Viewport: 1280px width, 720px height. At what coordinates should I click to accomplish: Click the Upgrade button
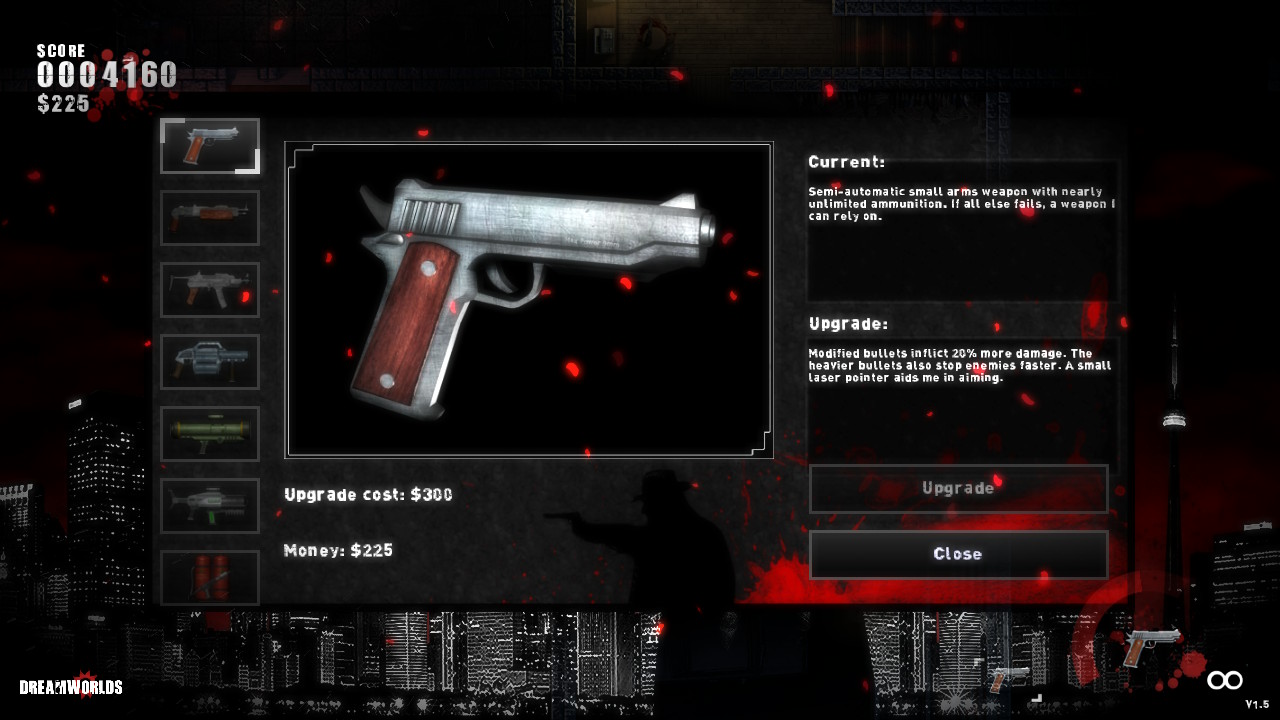pos(958,489)
